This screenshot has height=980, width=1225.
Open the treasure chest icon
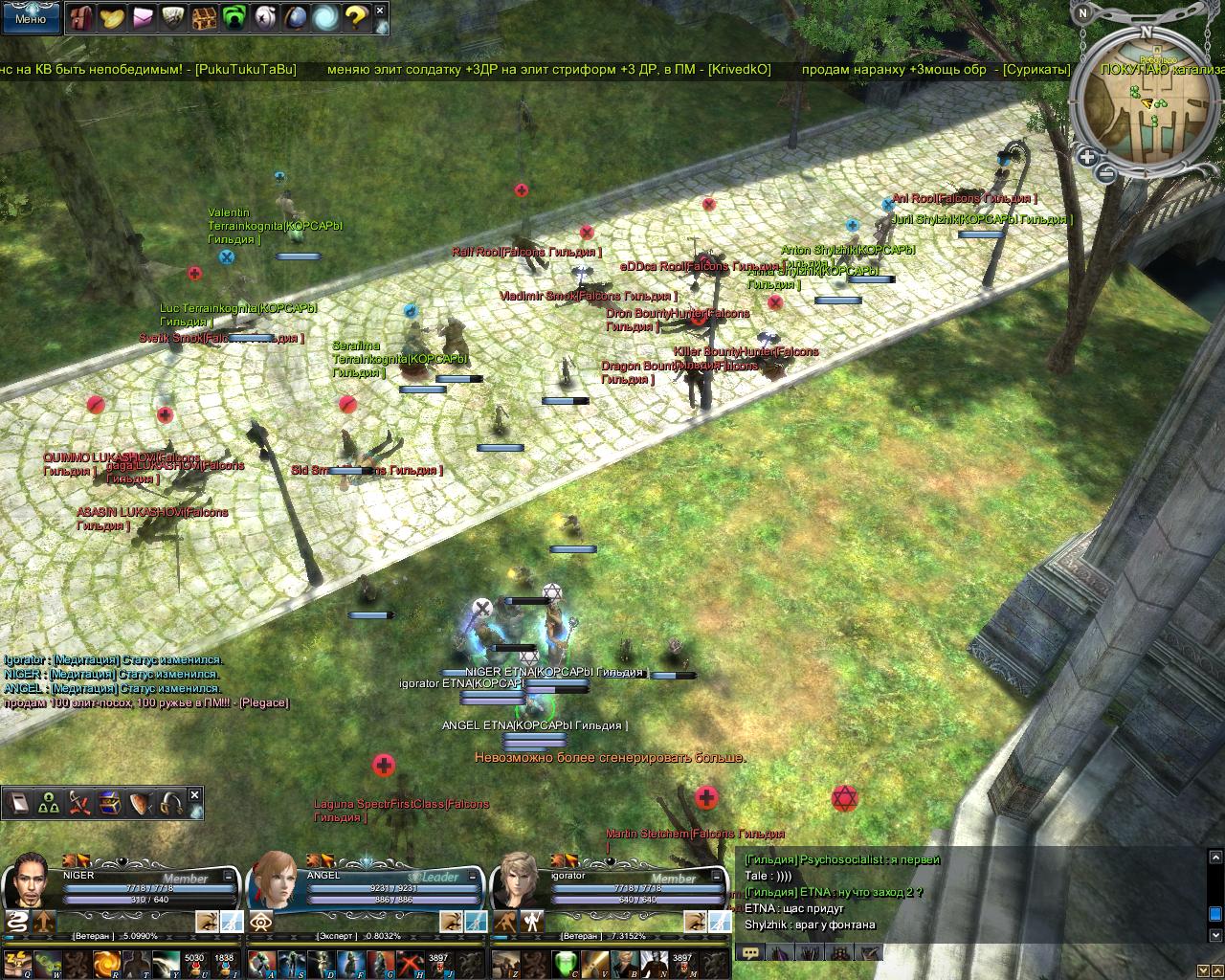coord(205,17)
